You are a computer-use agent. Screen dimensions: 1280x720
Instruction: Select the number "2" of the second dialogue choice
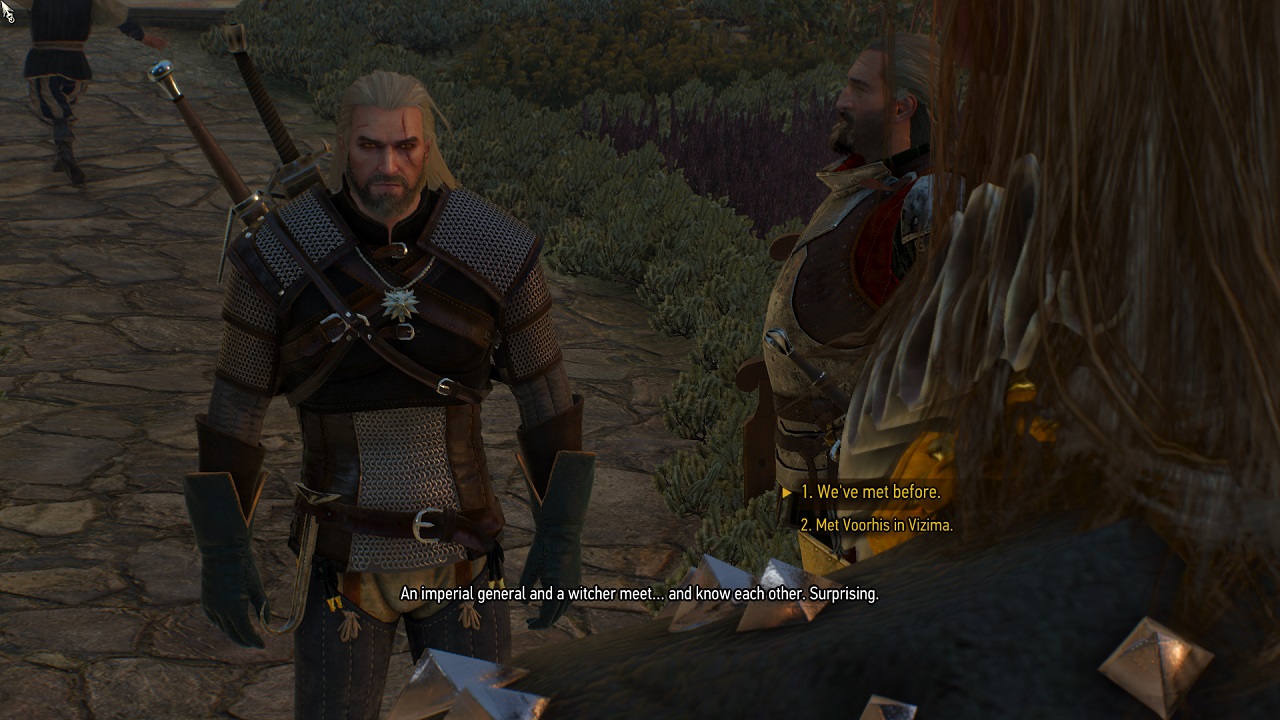tap(805, 525)
